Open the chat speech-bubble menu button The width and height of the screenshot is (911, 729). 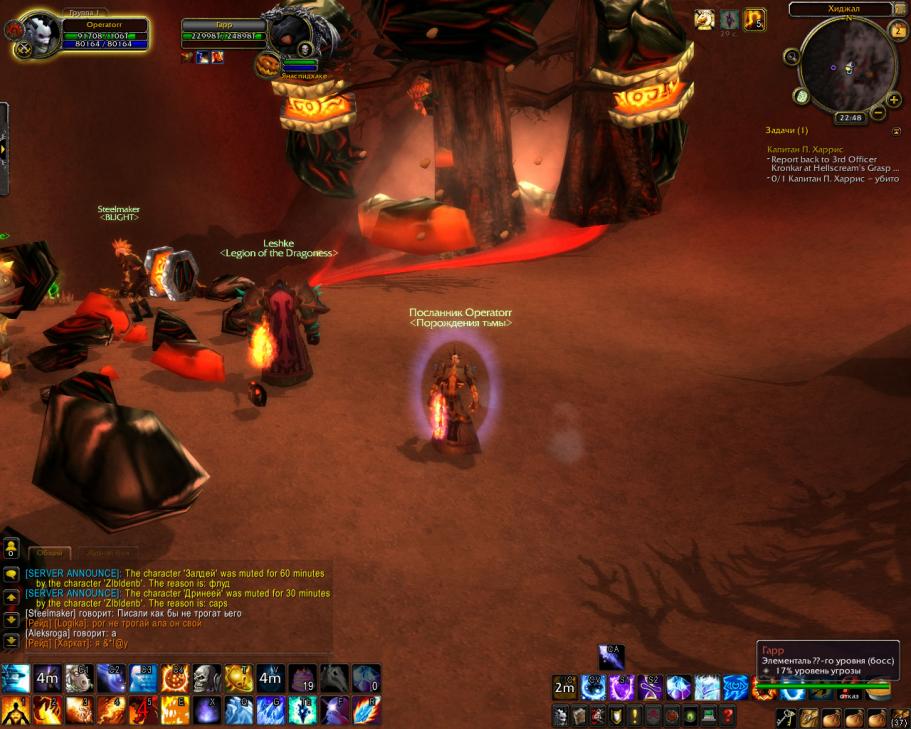tap(11, 575)
